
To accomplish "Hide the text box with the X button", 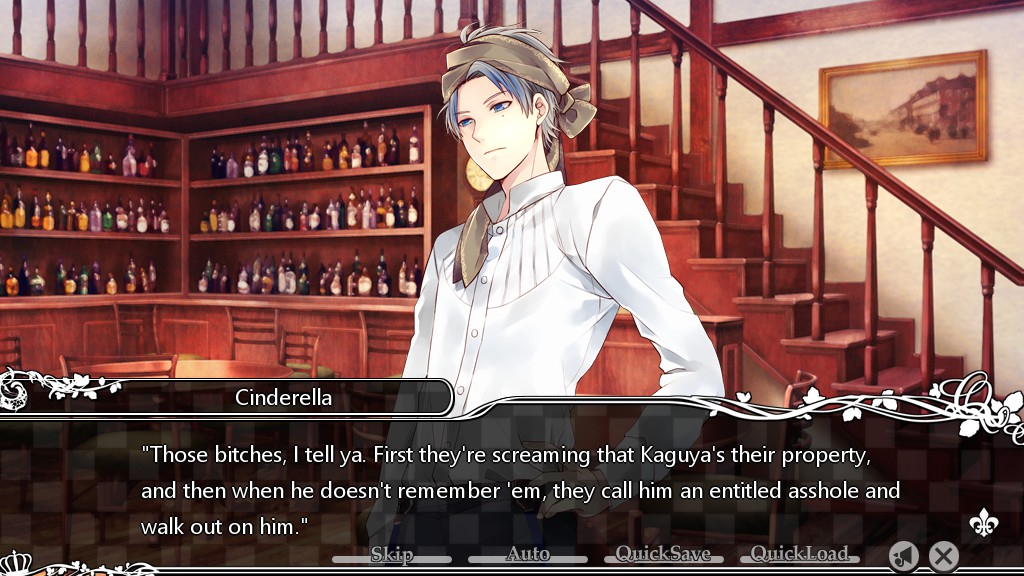I will point(943,556).
